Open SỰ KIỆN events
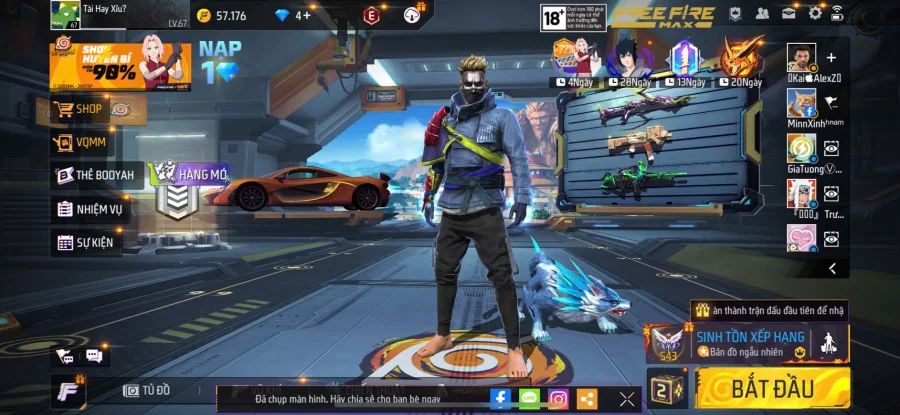900x415 pixels. (89, 242)
